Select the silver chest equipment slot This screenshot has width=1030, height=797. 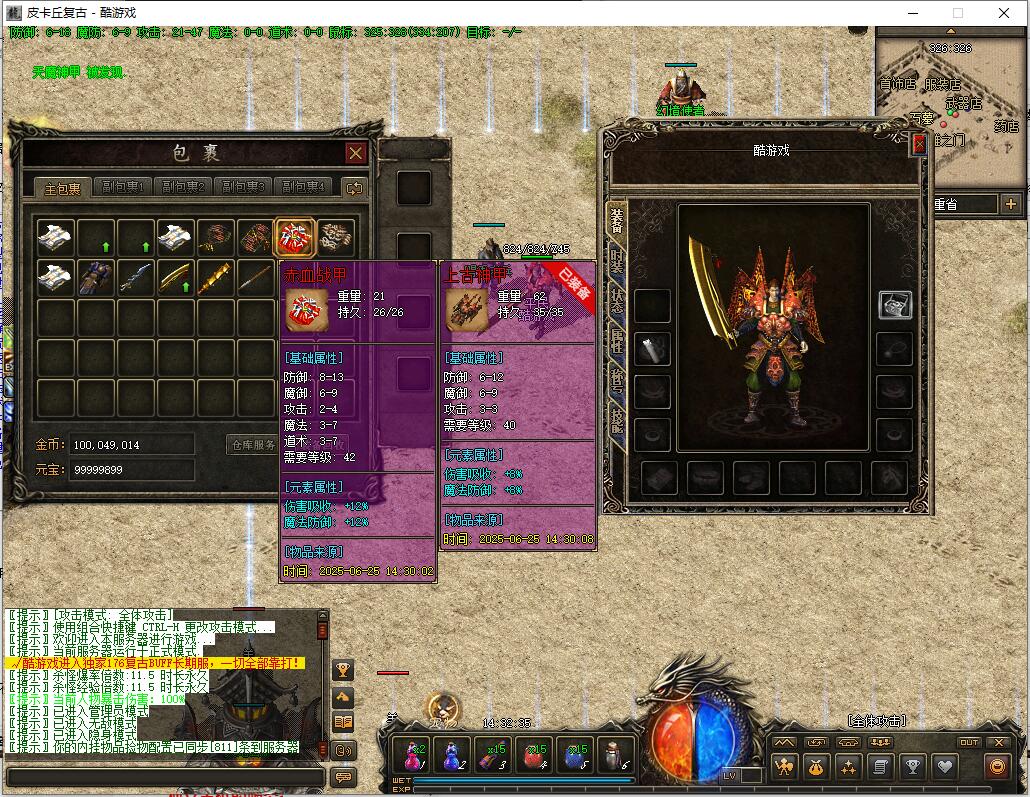(x=895, y=306)
